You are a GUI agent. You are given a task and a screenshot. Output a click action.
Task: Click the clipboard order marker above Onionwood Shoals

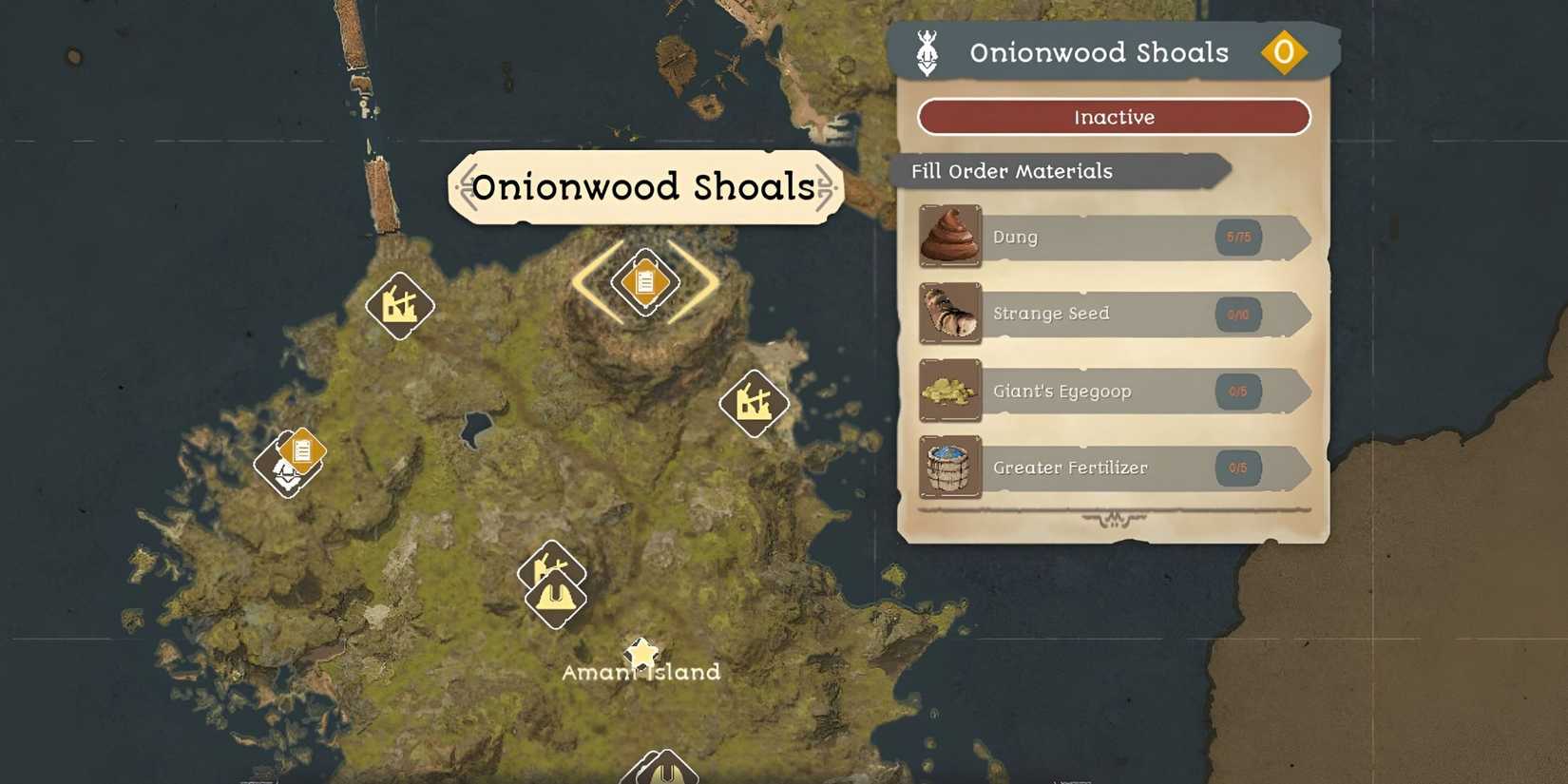[644, 281]
